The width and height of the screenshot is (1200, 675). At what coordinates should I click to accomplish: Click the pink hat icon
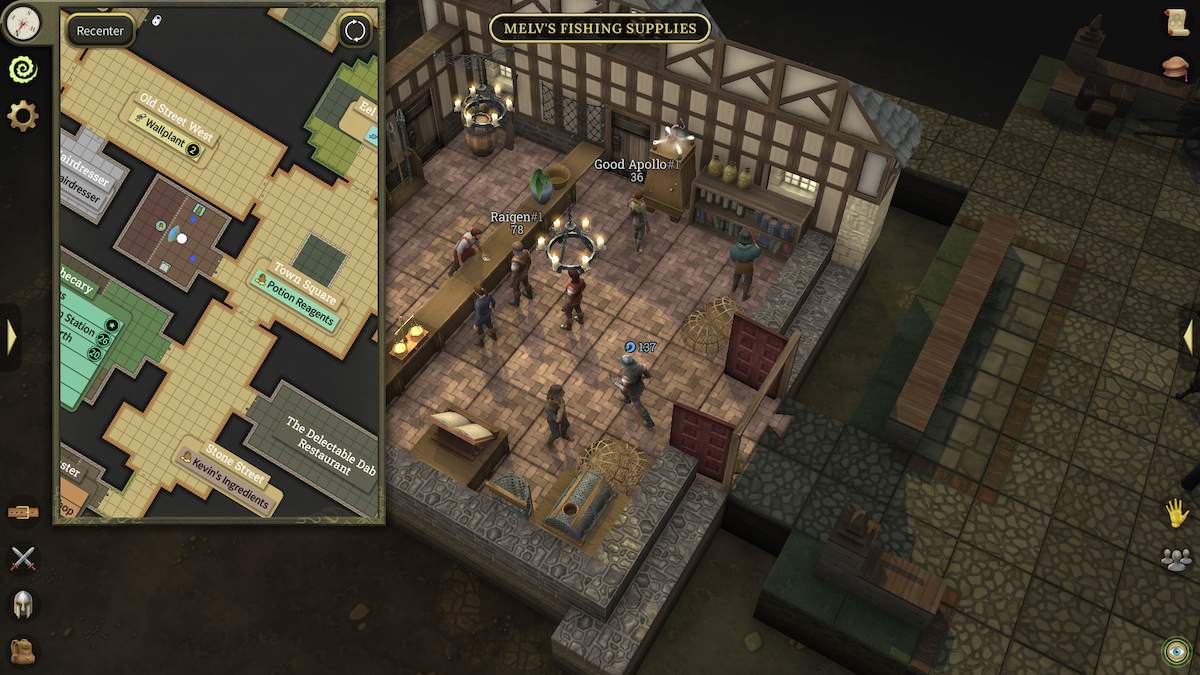(x=1177, y=67)
